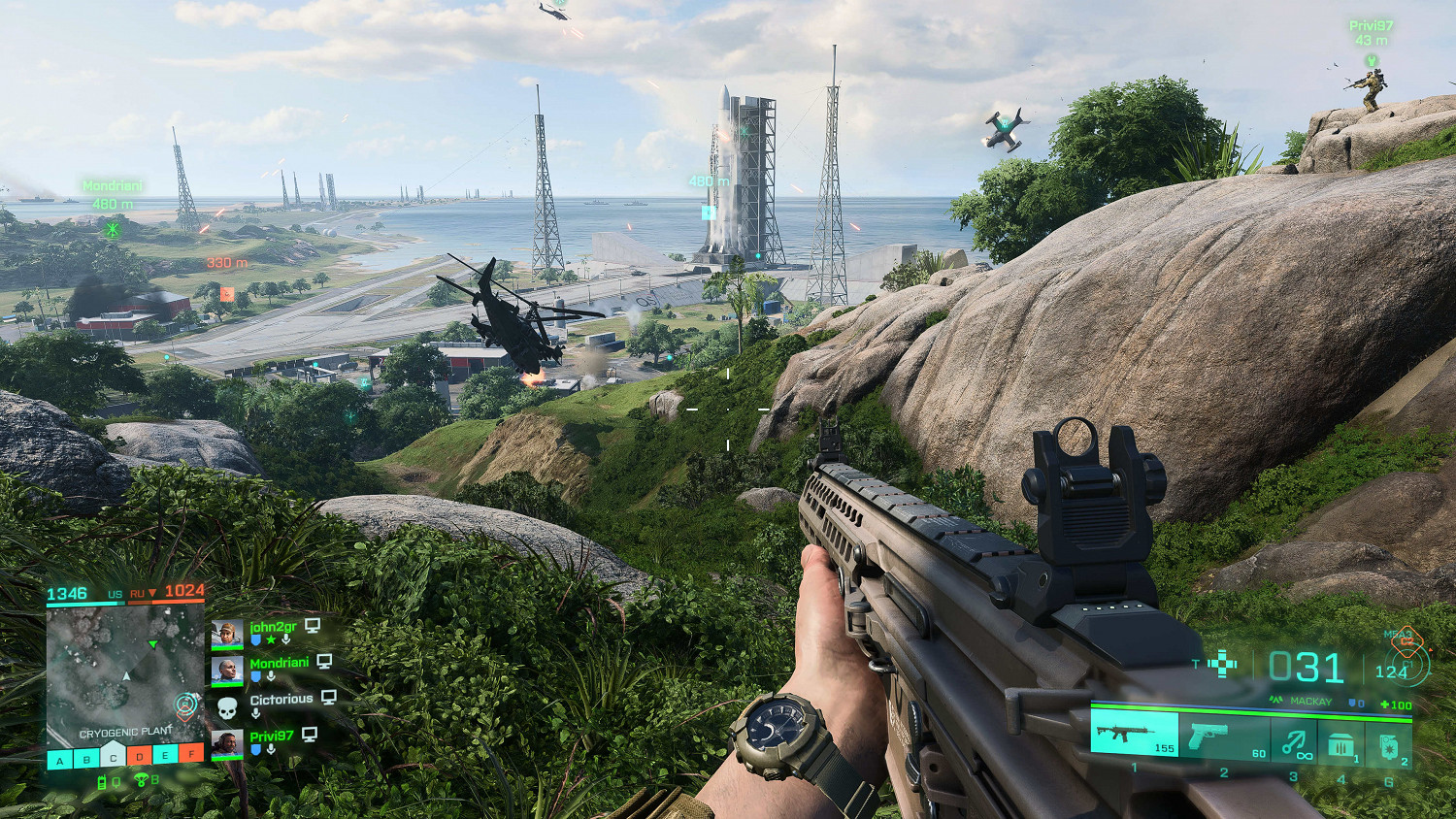
Task: Click enemy-held objective D indicator
Action: (x=140, y=756)
